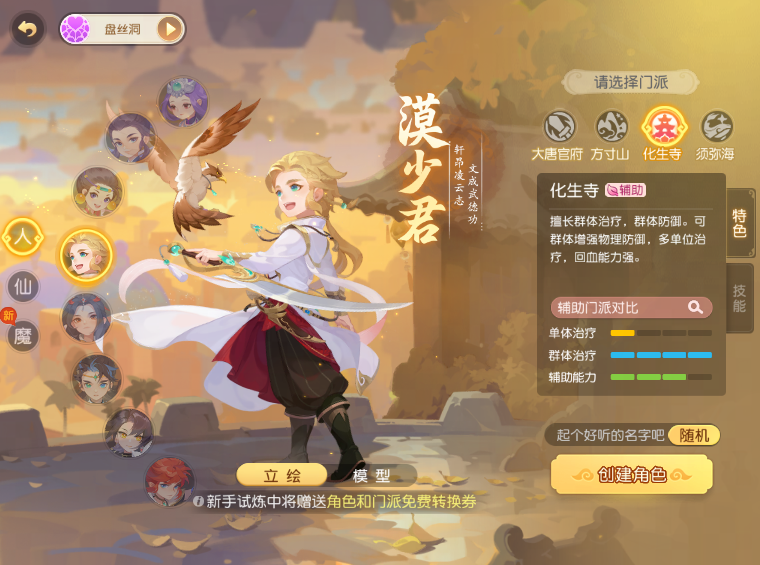Select the blonde 漠少君 character portrait
Viewport: 760px width, 565px height.
click(x=85, y=254)
